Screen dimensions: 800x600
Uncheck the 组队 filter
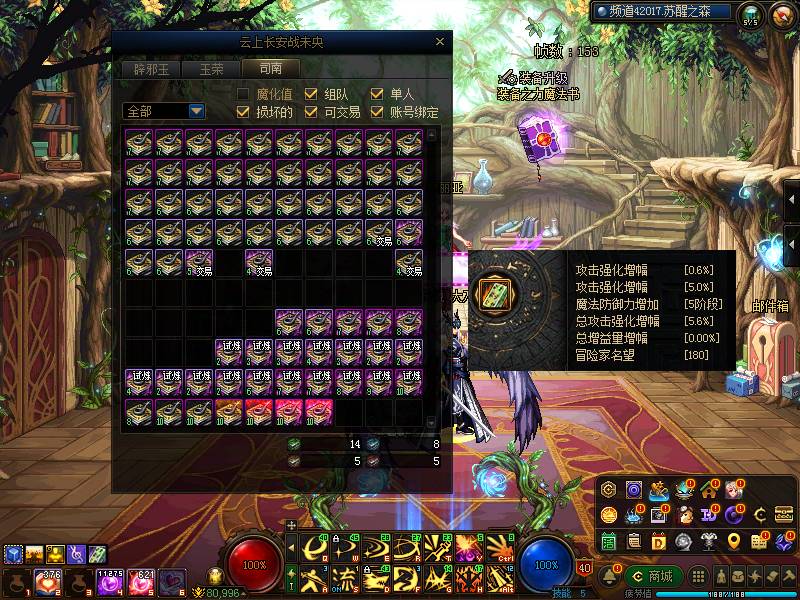(311, 94)
